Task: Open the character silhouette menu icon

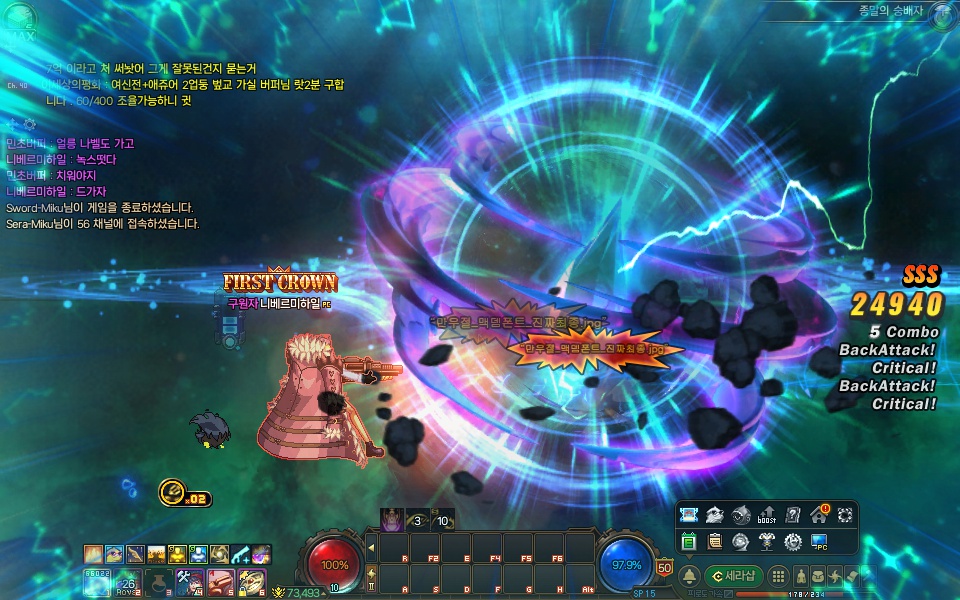Action: [x=801, y=576]
